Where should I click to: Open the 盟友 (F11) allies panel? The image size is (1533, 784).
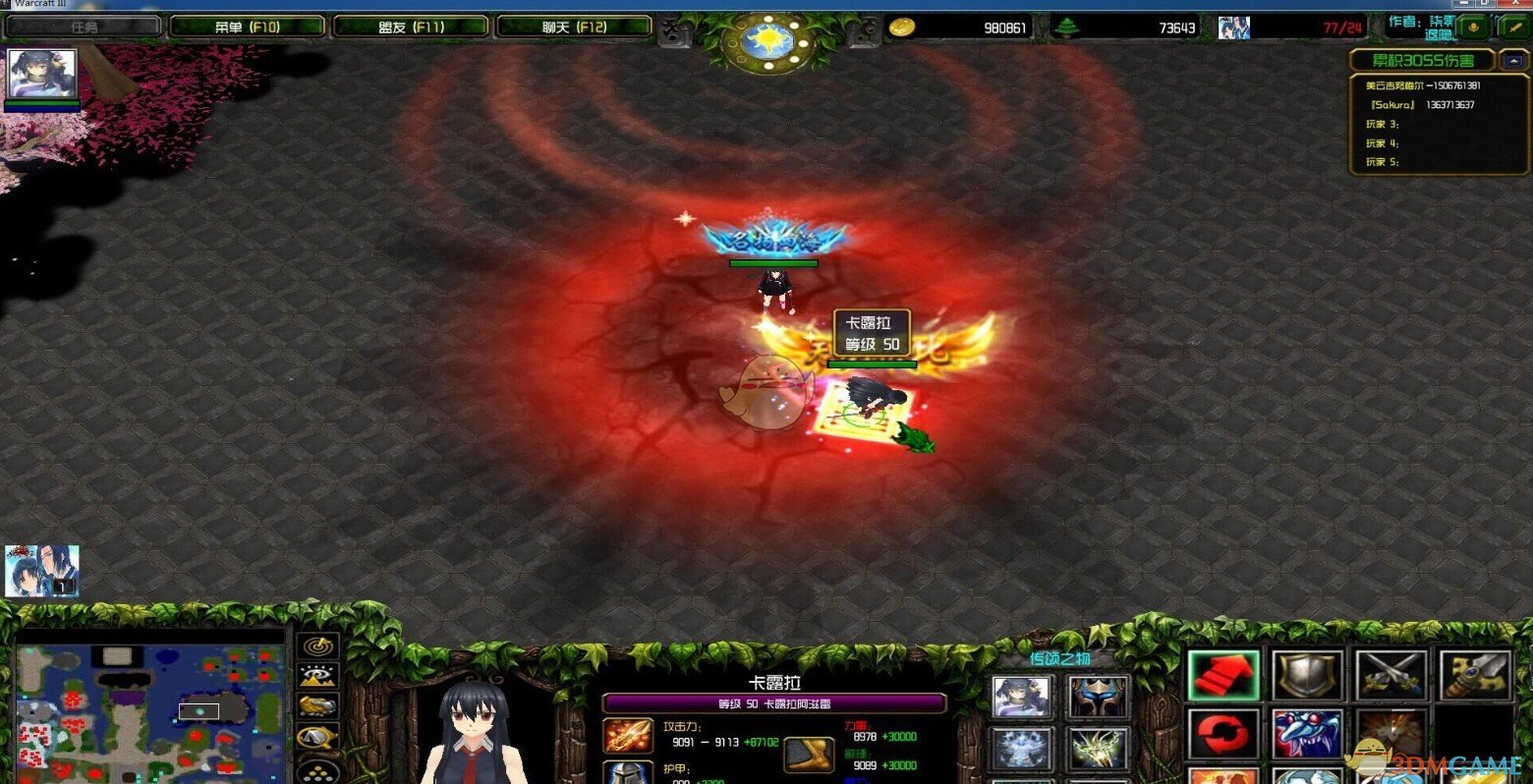(410, 27)
